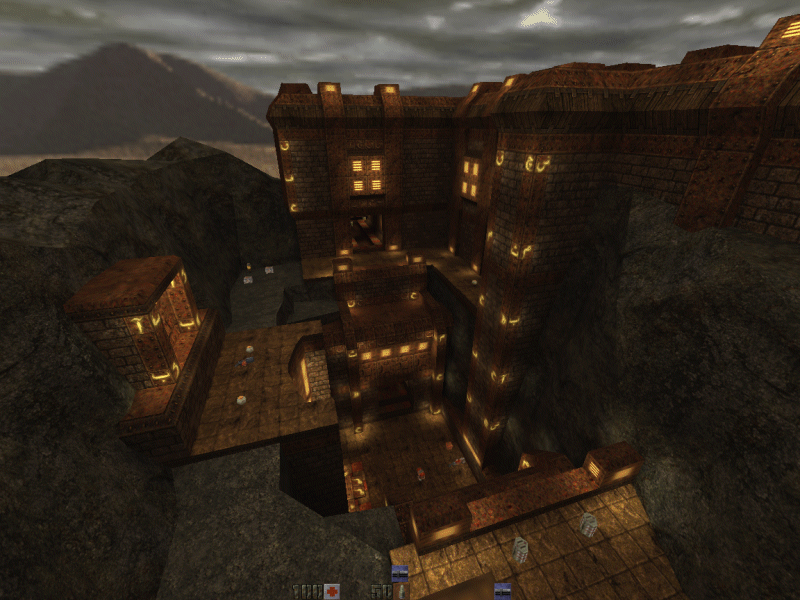
Task: Click the red cross health icon
Action: tap(331, 591)
